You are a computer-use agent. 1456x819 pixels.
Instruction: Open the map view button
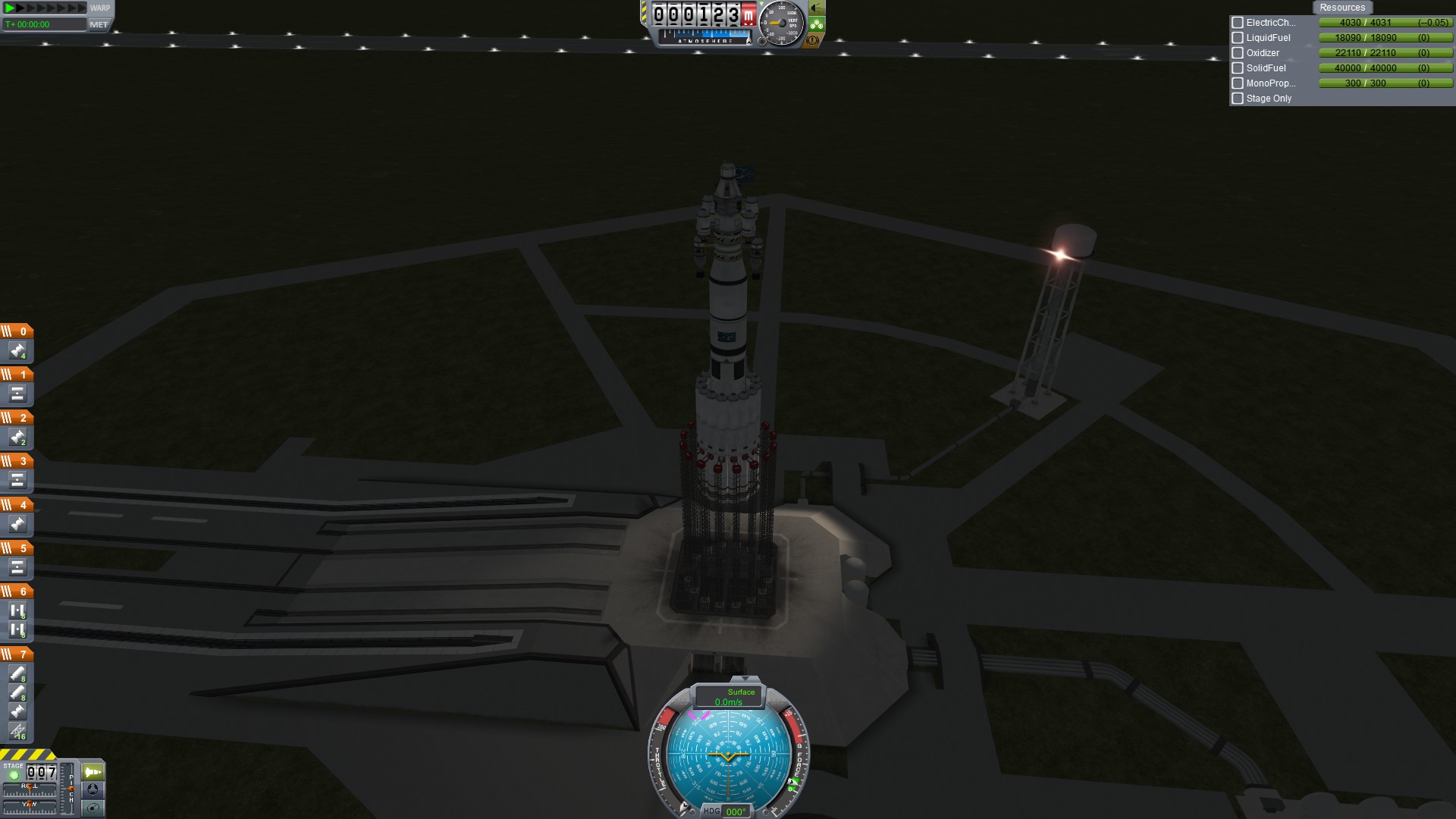93,808
